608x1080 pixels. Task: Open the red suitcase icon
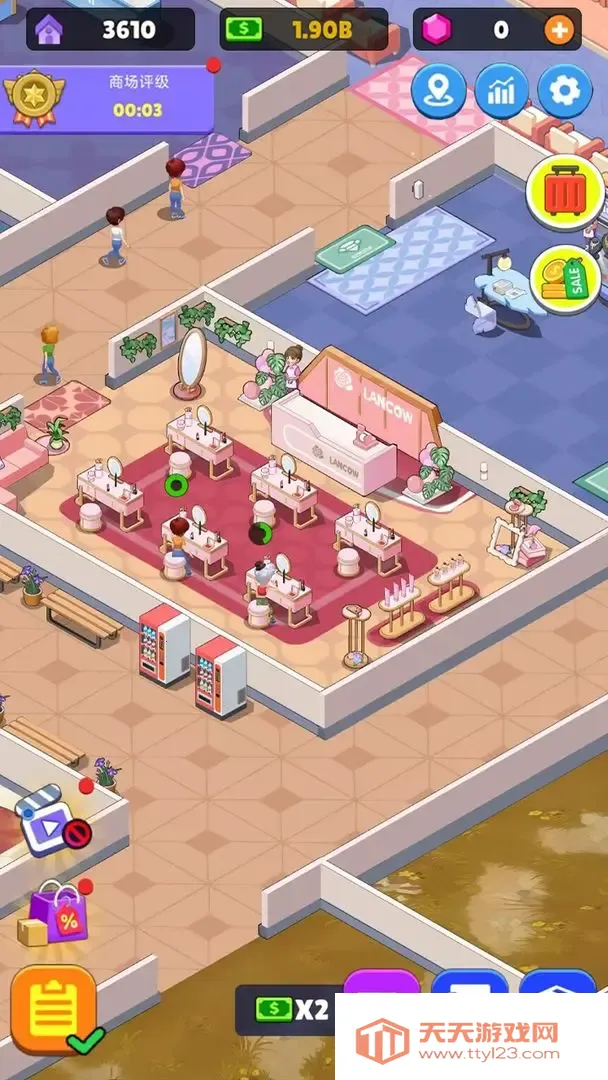[x=564, y=192]
